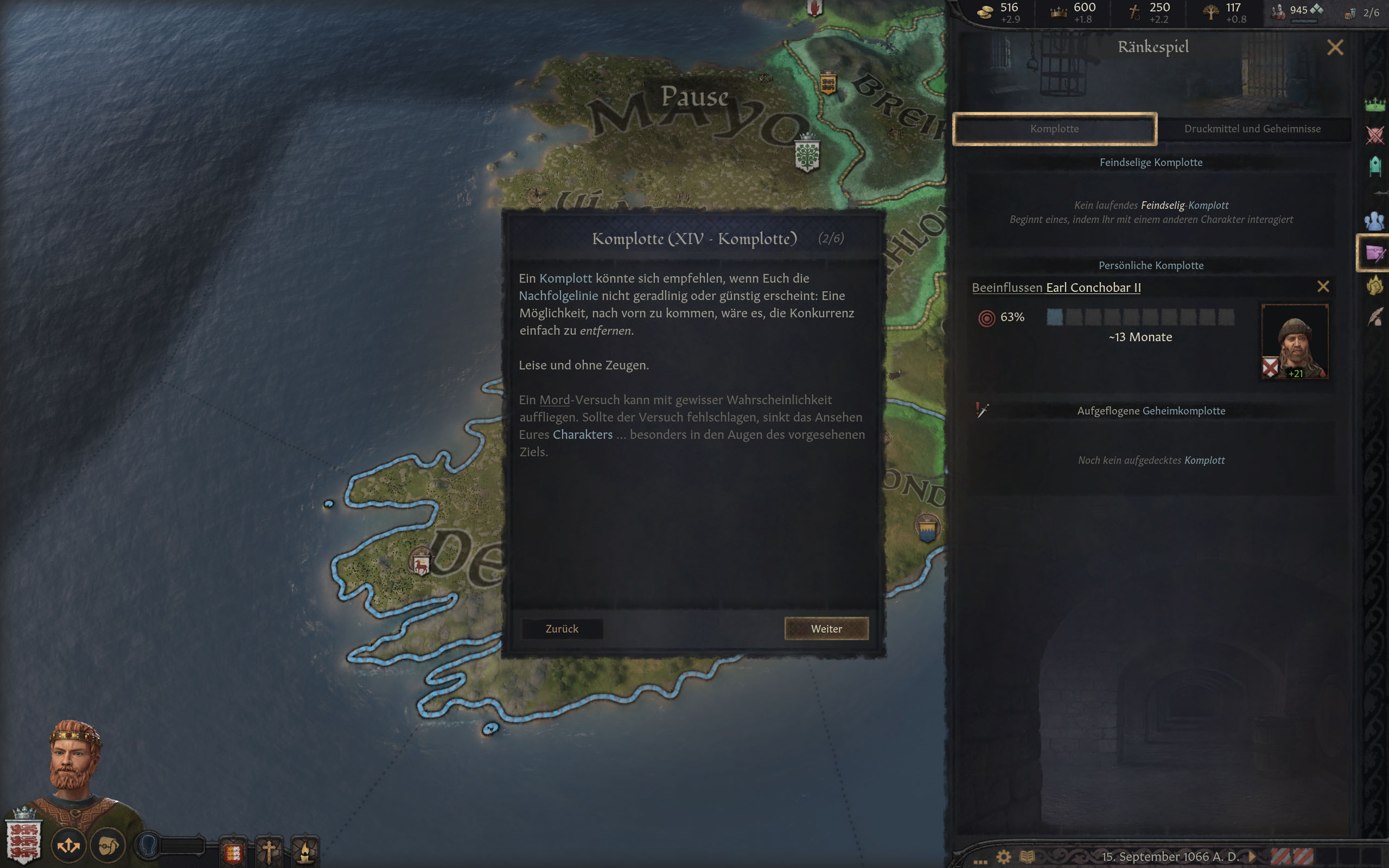Image resolution: width=1389 pixels, height=868 pixels.
Task: Open the game settings gear at bottom right
Action: pyautogui.click(x=1004, y=856)
